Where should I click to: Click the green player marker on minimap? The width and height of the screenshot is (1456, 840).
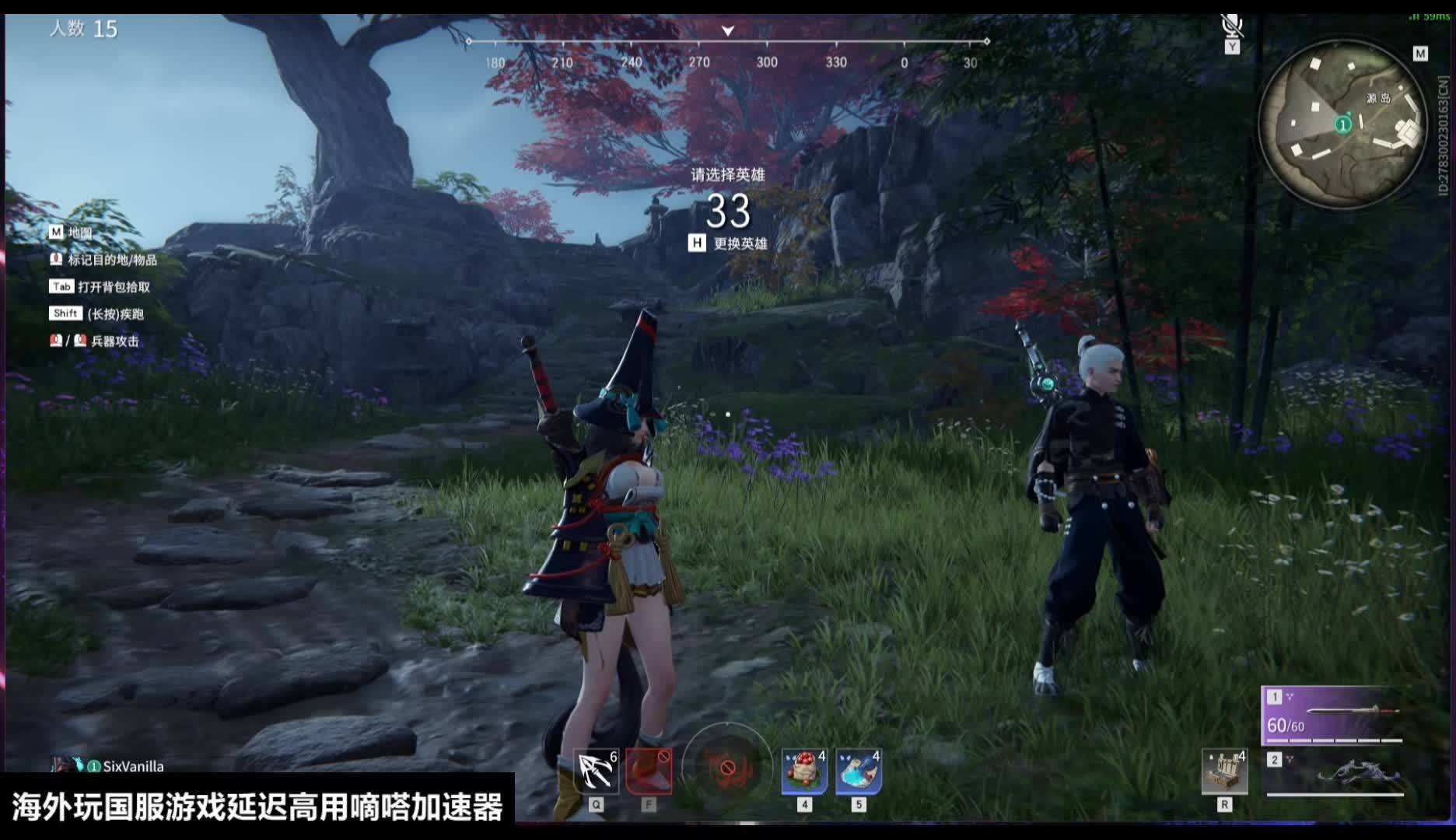coord(1343,124)
